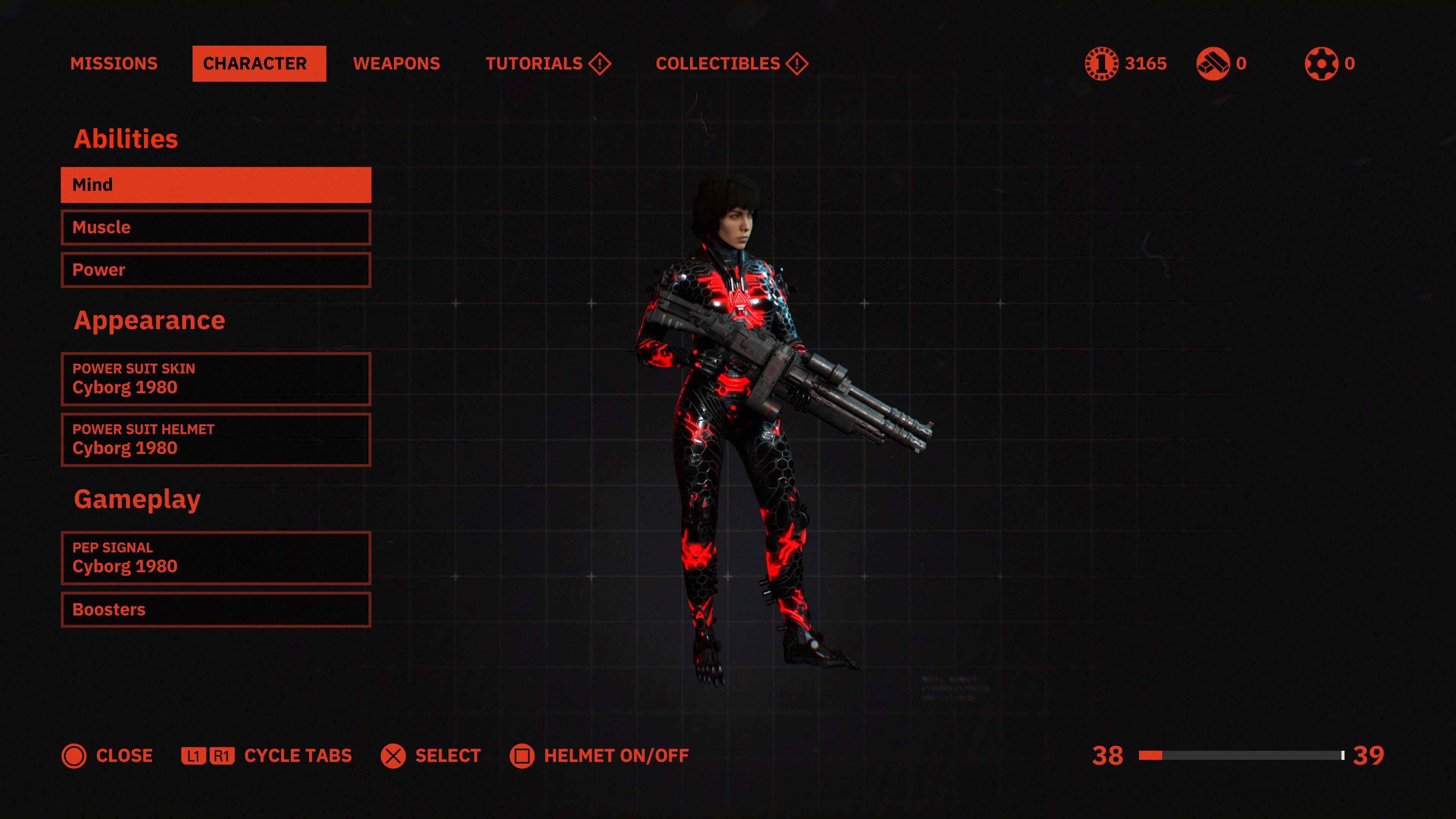The image size is (1456, 819).
Task: Select the Pep Signal option
Action: point(216,557)
